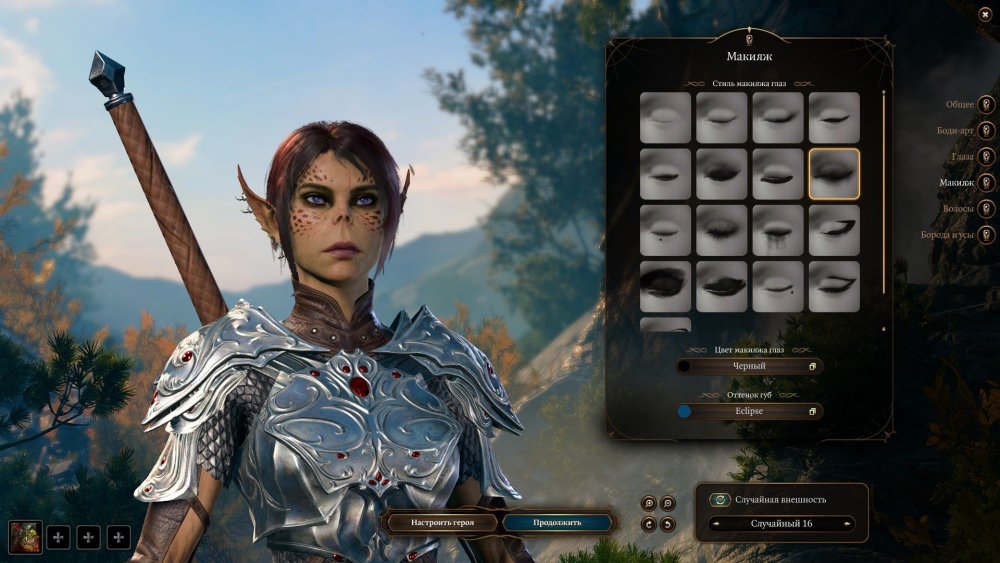Select the dripping mascara makeup style
The height and width of the screenshot is (563, 1000).
click(x=778, y=230)
